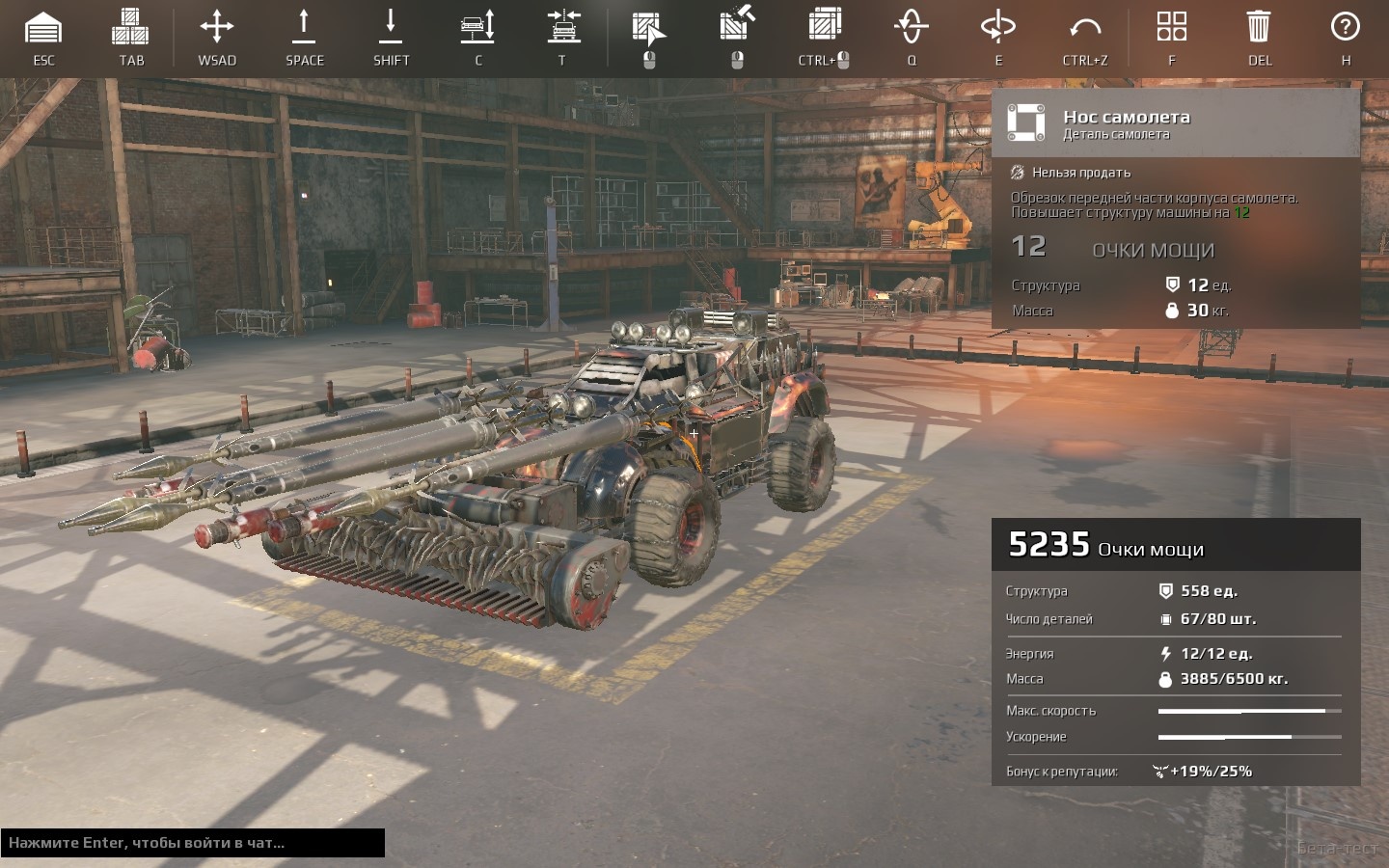Viewport: 1389px width, 868px height.
Task: Undo the last action with curved arrow
Action: (x=1085, y=27)
